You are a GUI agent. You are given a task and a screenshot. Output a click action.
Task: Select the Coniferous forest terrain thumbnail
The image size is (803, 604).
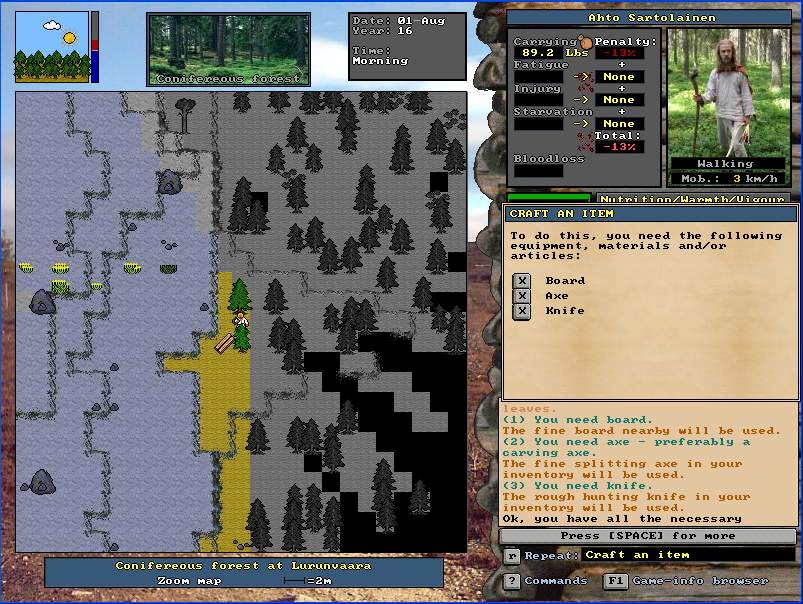pos(228,49)
